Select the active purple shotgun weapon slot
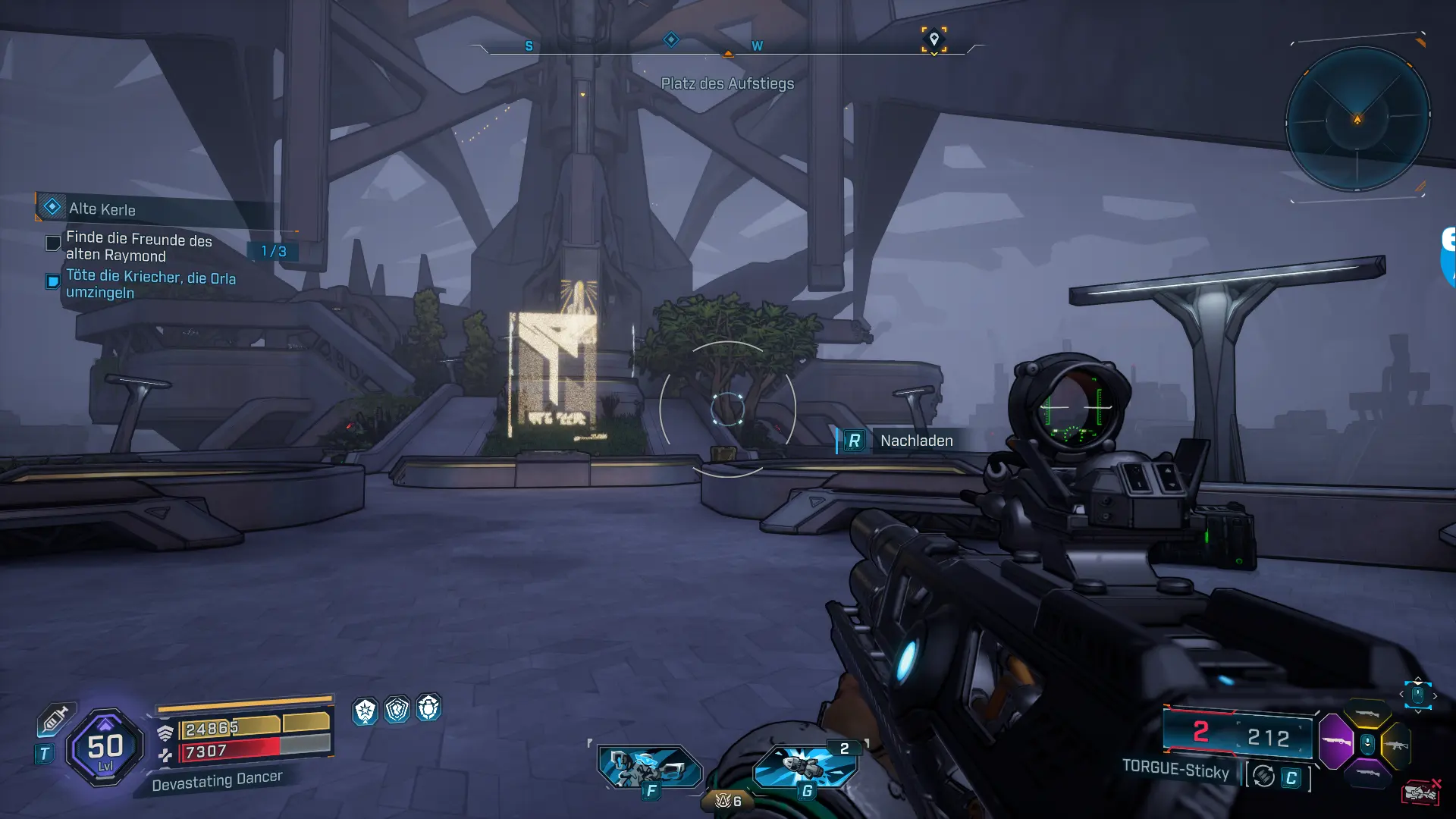Screen dimensions: 1456x819 (1336, 741)
